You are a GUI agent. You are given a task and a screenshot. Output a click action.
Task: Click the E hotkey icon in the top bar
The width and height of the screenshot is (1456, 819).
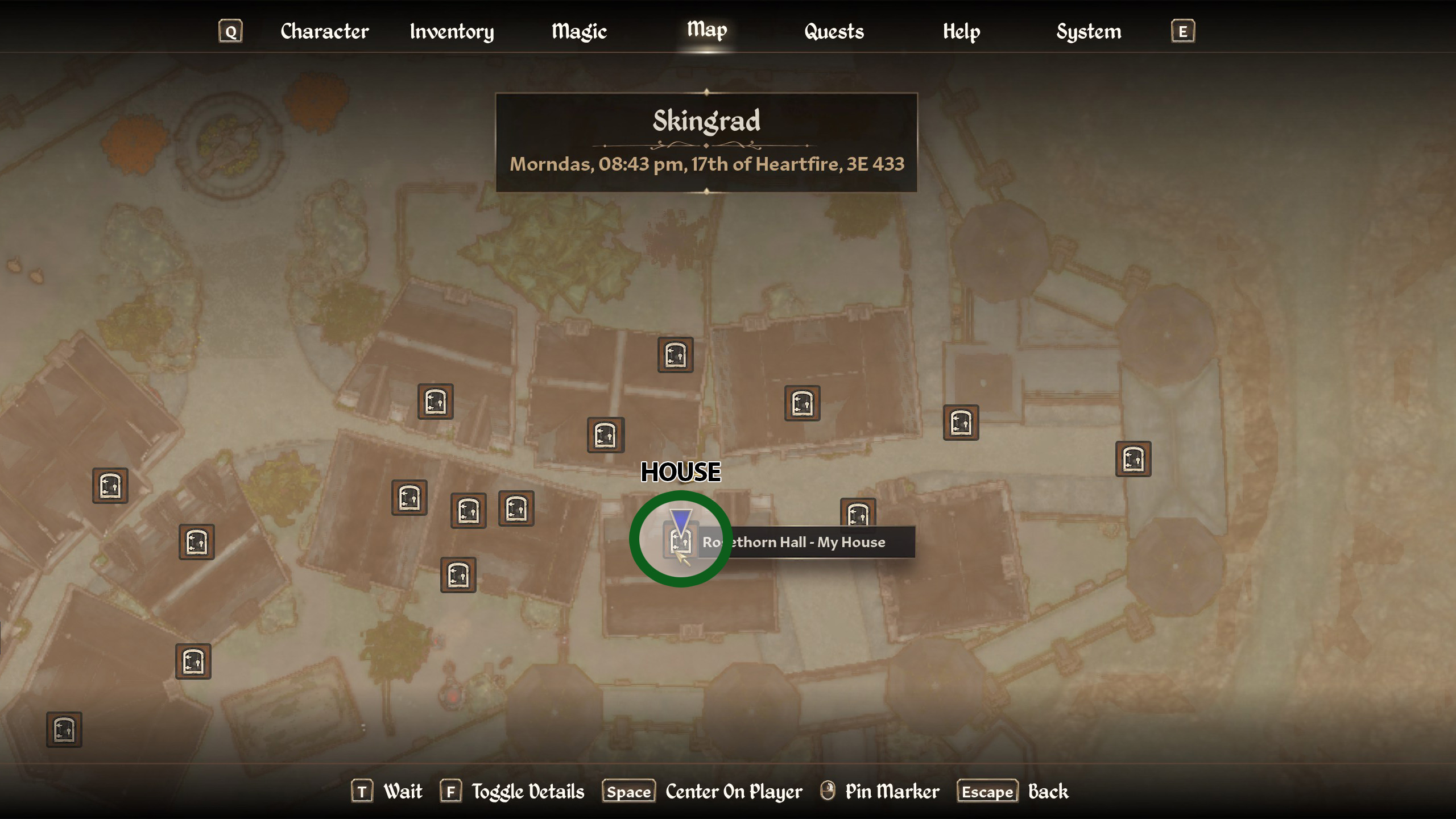tap(1182, 31)
